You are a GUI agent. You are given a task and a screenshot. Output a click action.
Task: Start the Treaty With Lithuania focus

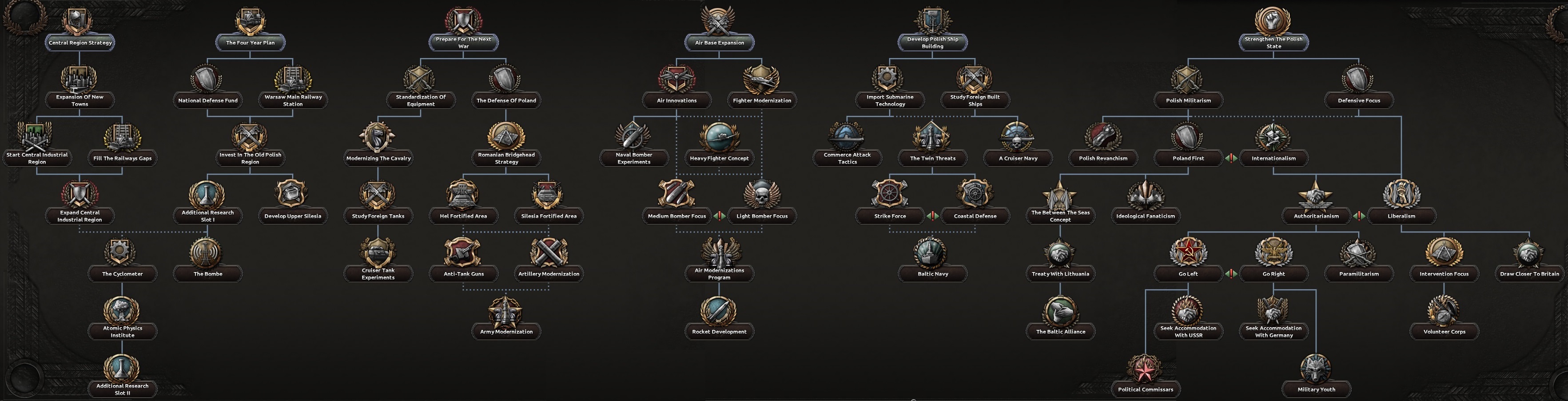click(1060, 273)
